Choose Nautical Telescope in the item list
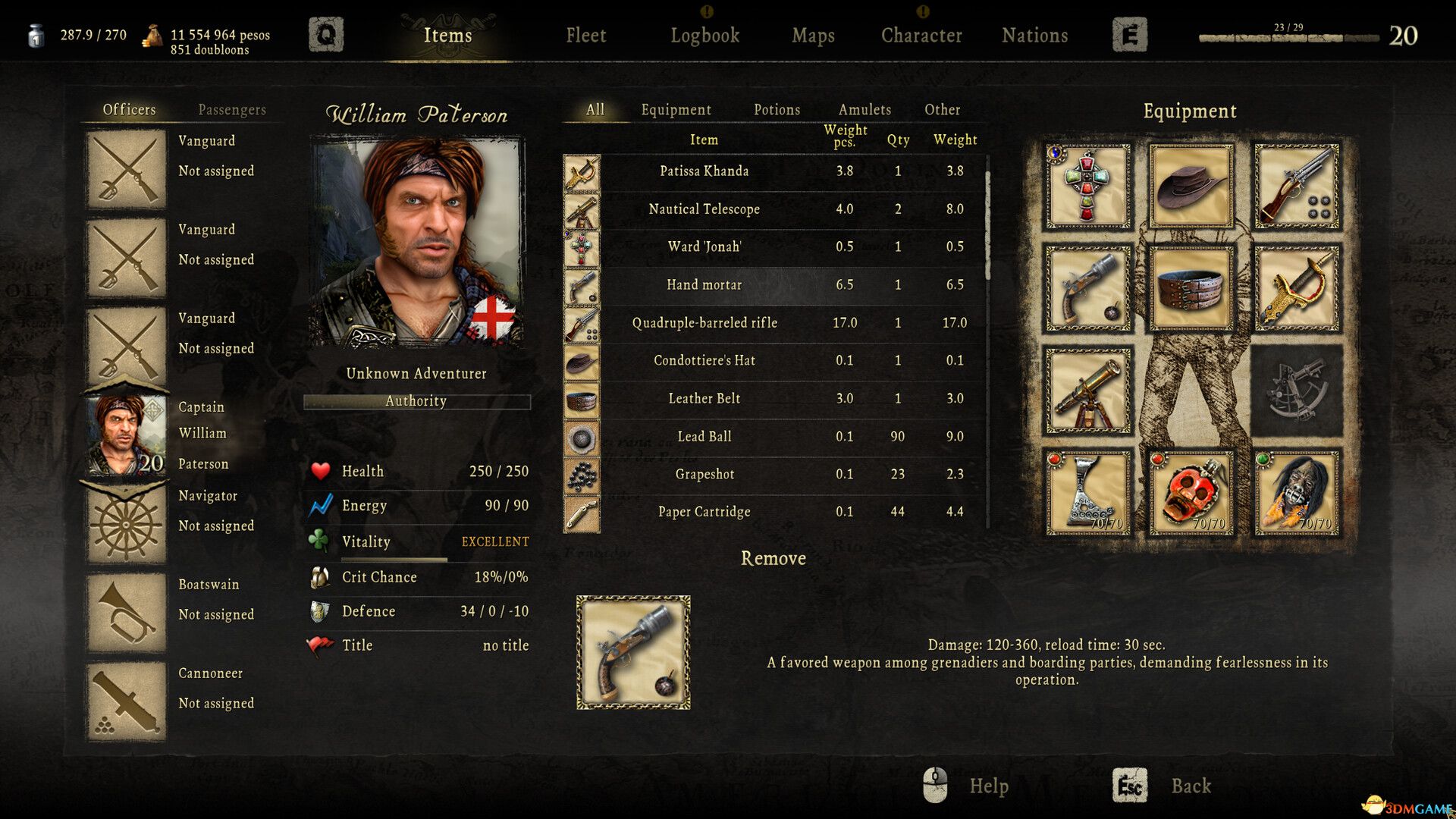Screen dimensions: 1456x819 [704, 209]
